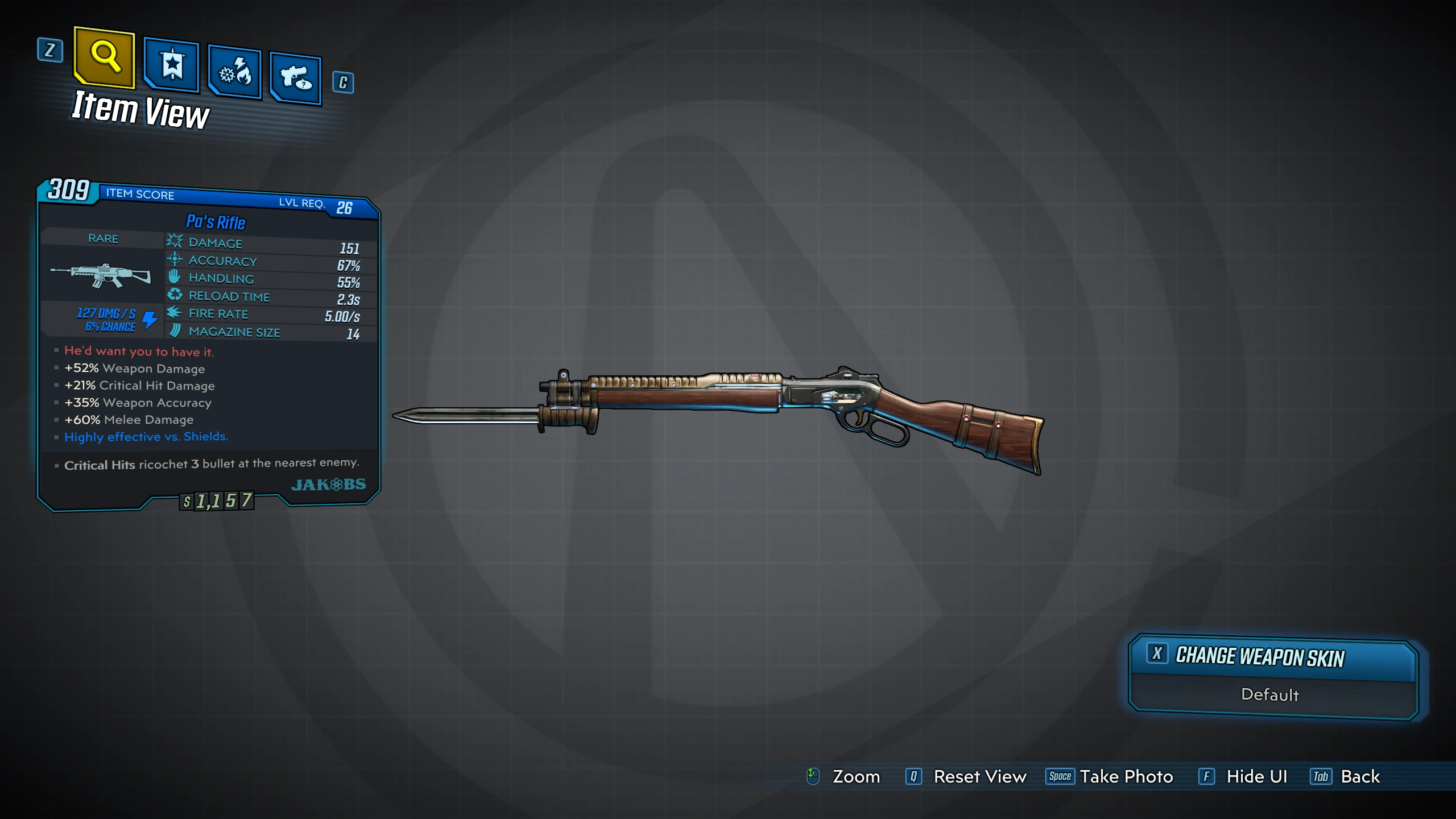Hide UI using the bottom bar
The image size is (1456, 819).
tap(1243, 776)
